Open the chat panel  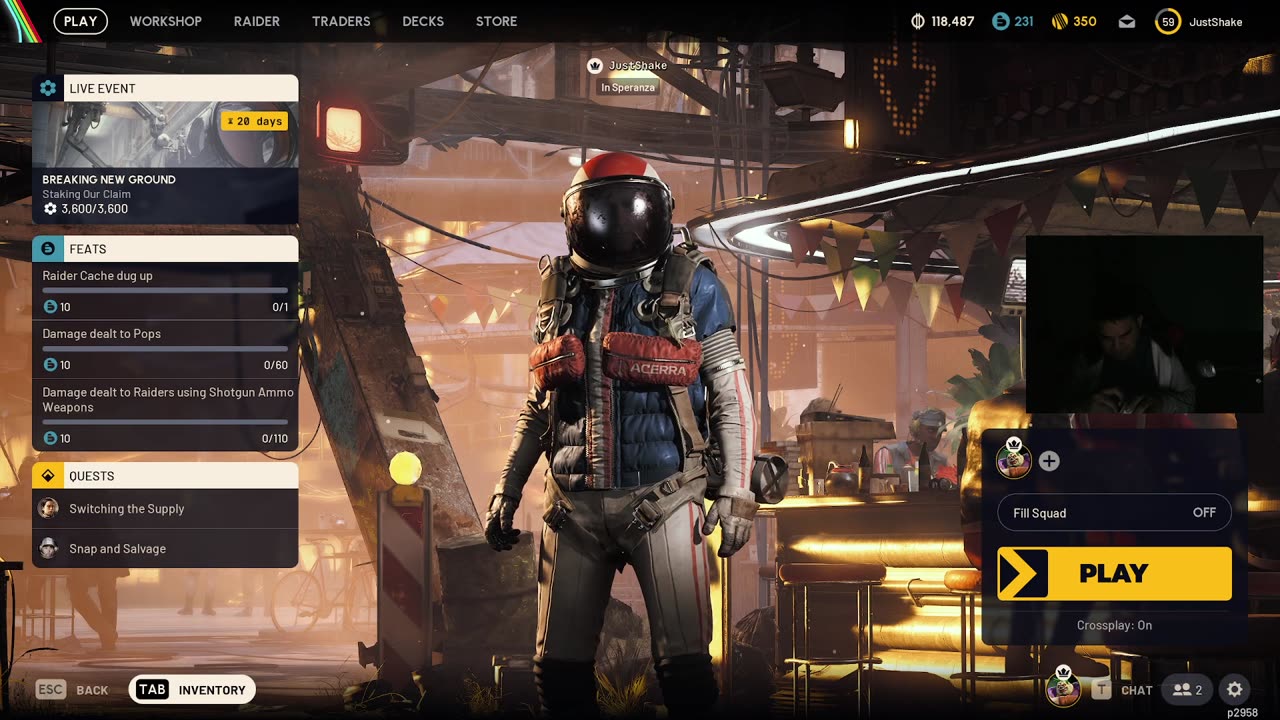pyautogui.click(x=1123, y=690)
